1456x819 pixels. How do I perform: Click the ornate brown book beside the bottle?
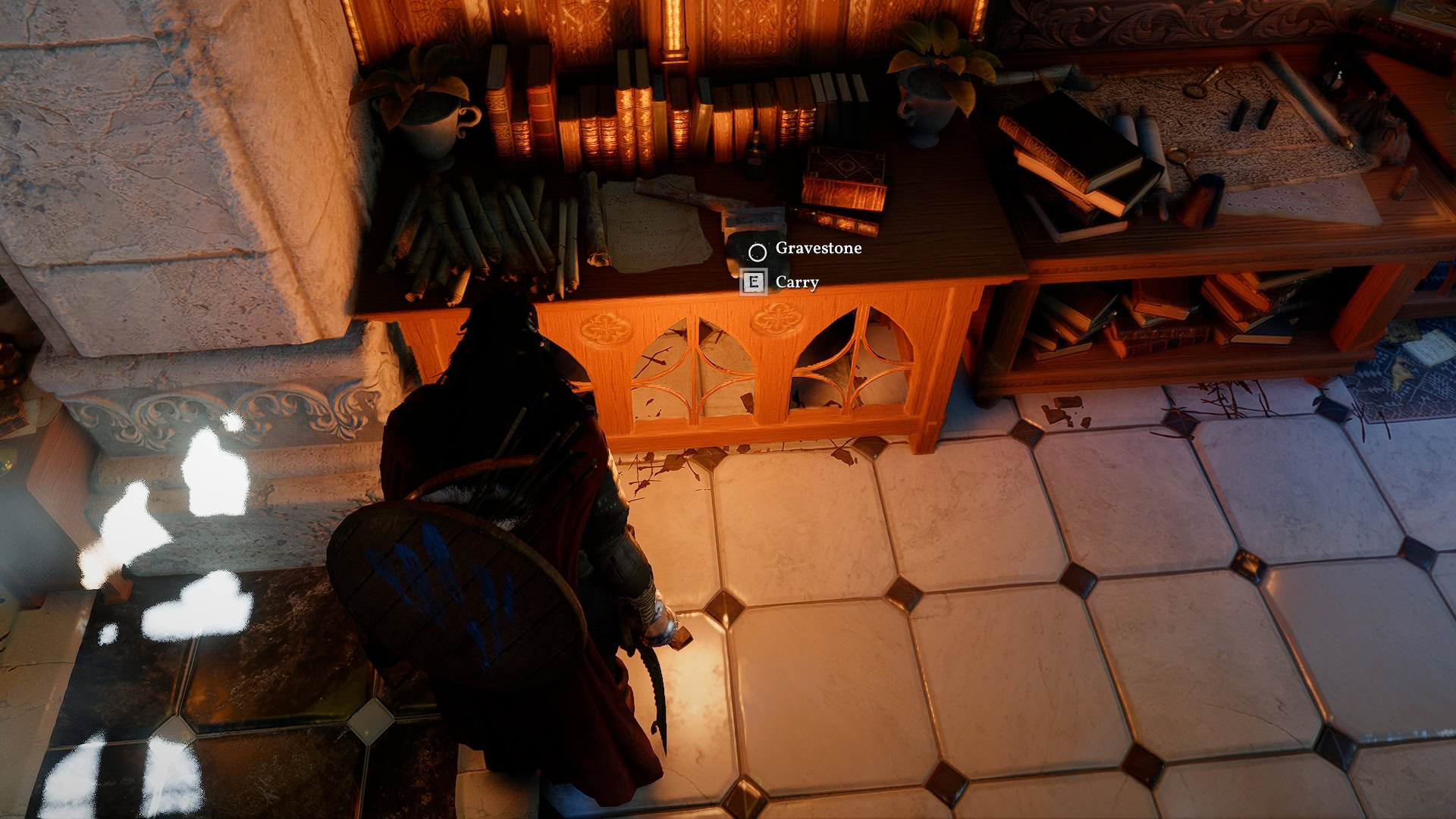tap(846, 165)
